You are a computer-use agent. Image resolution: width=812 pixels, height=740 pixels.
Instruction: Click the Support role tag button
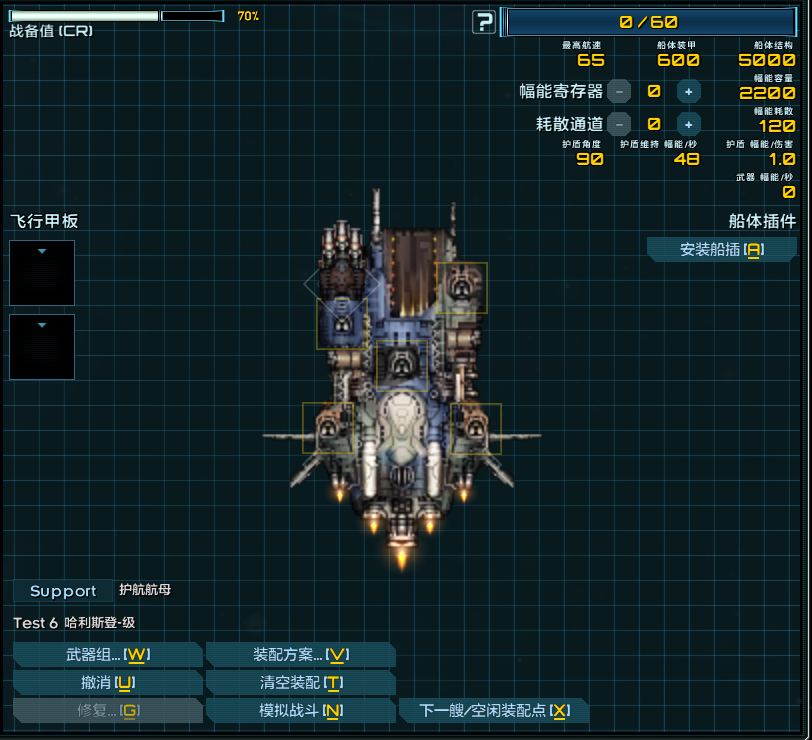(x=62, y=591)
